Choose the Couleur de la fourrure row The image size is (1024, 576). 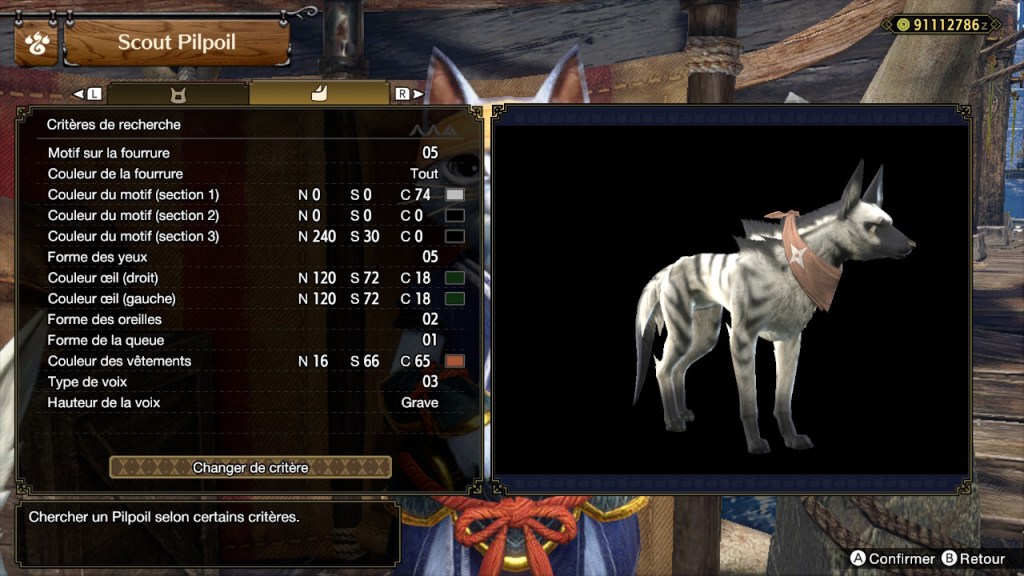[x=243, y=174]
